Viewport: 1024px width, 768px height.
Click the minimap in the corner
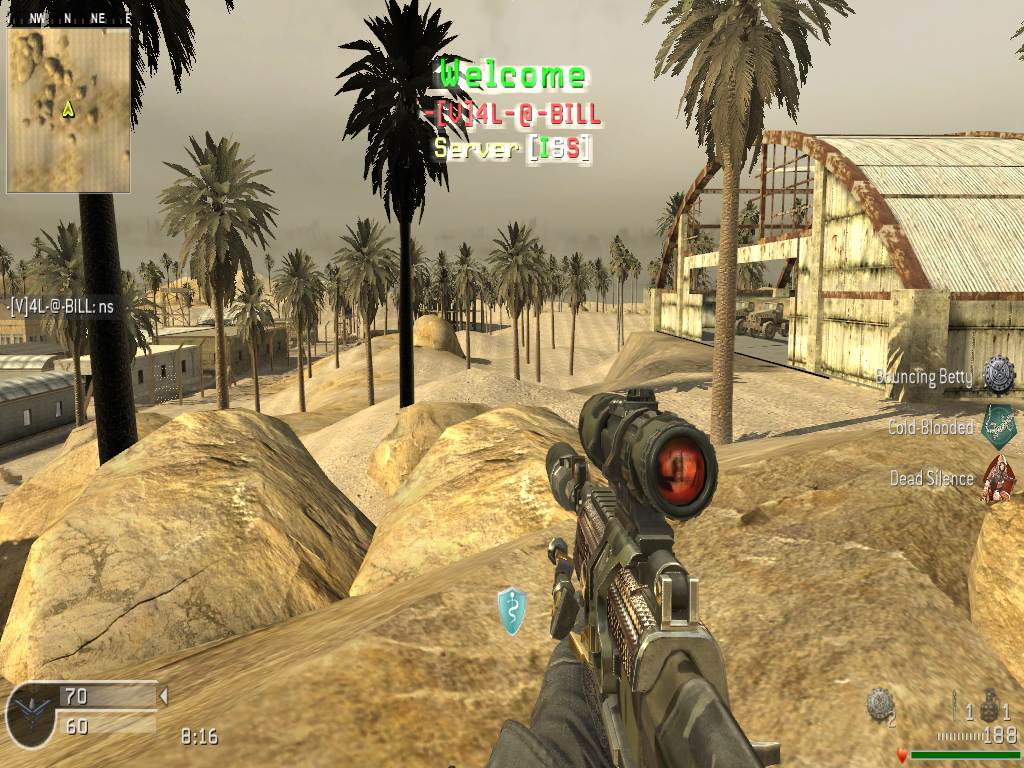[x=68, y=110]
